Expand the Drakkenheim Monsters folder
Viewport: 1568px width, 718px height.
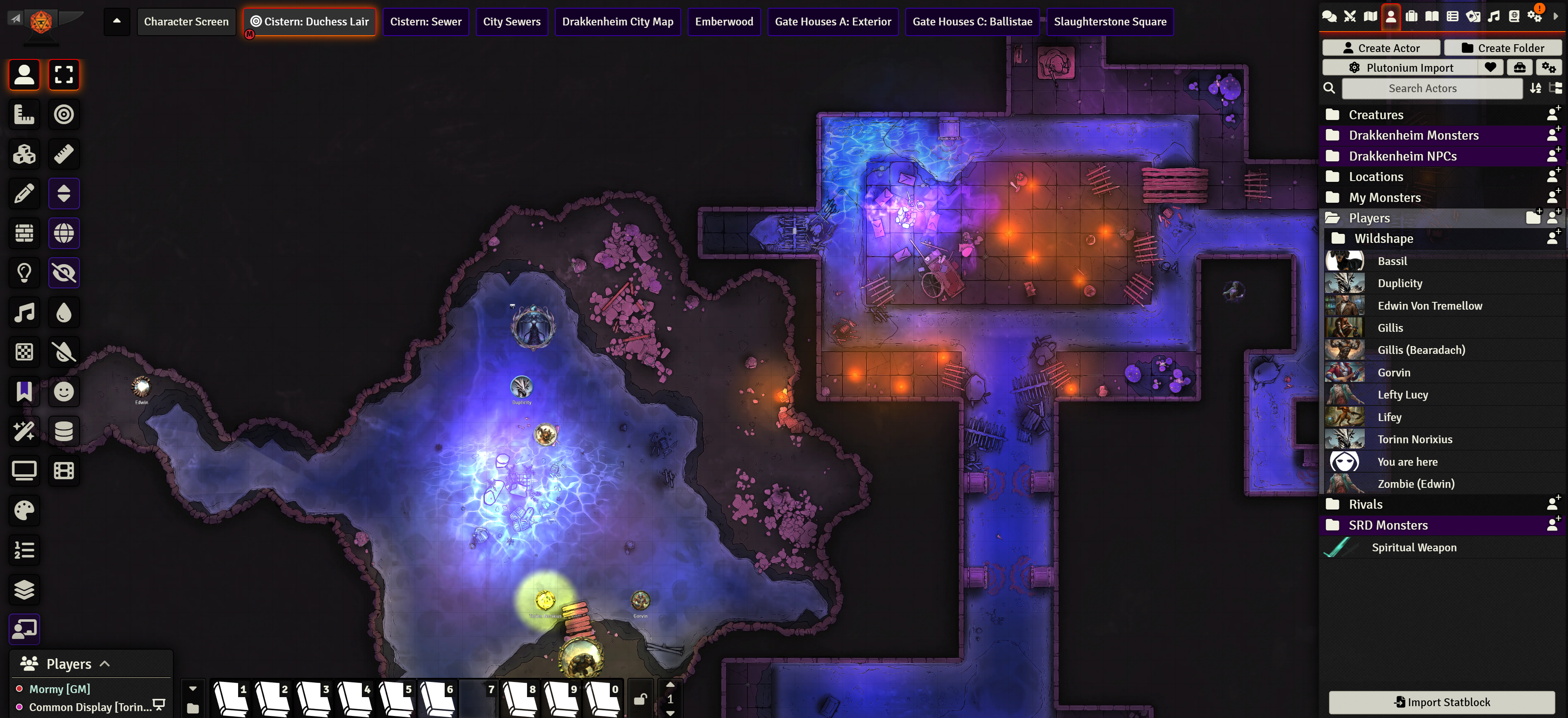pos(1413,135)
